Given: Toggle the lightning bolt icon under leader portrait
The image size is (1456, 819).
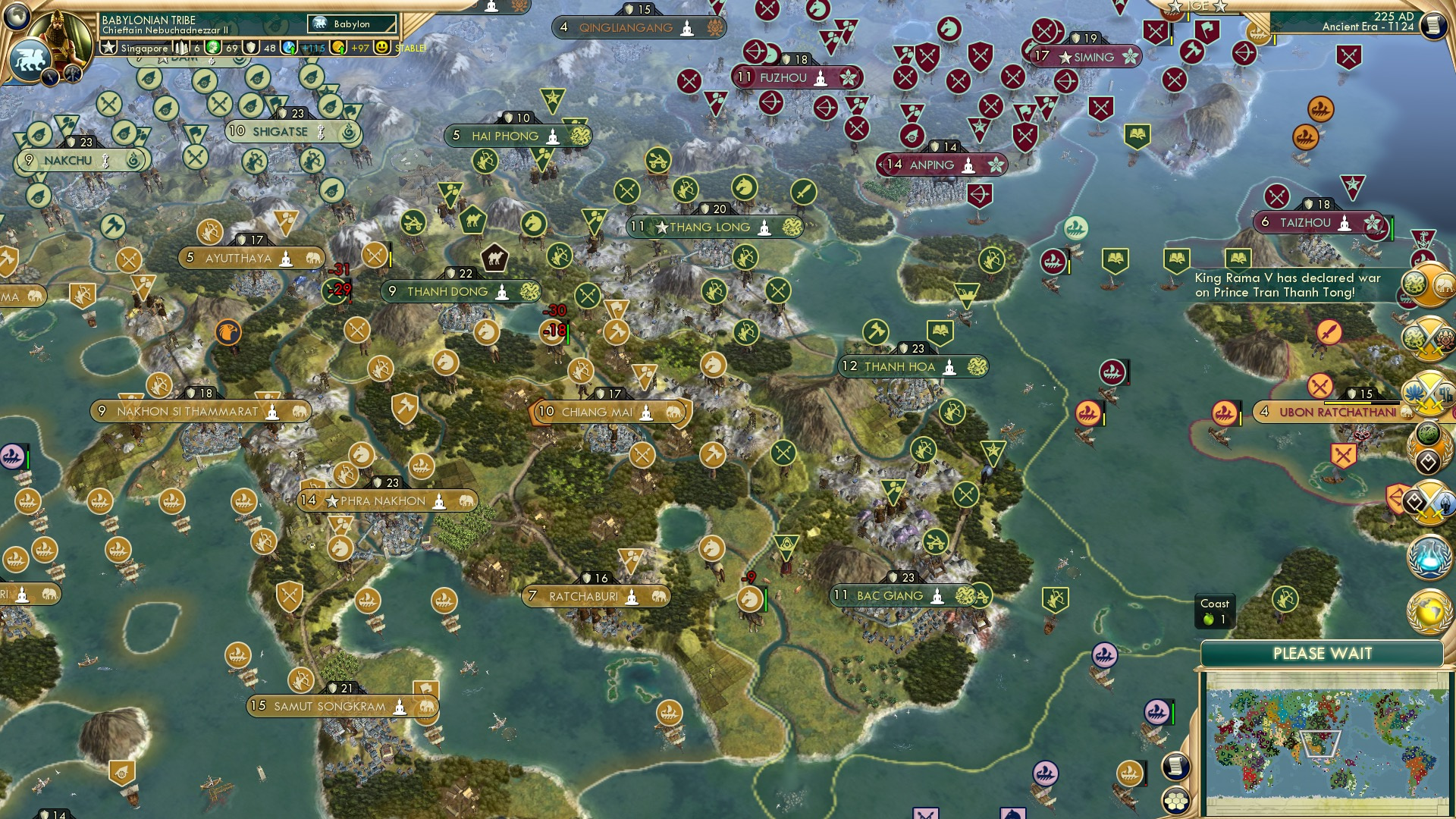Looking at the screenshot, I should [50, 78].
